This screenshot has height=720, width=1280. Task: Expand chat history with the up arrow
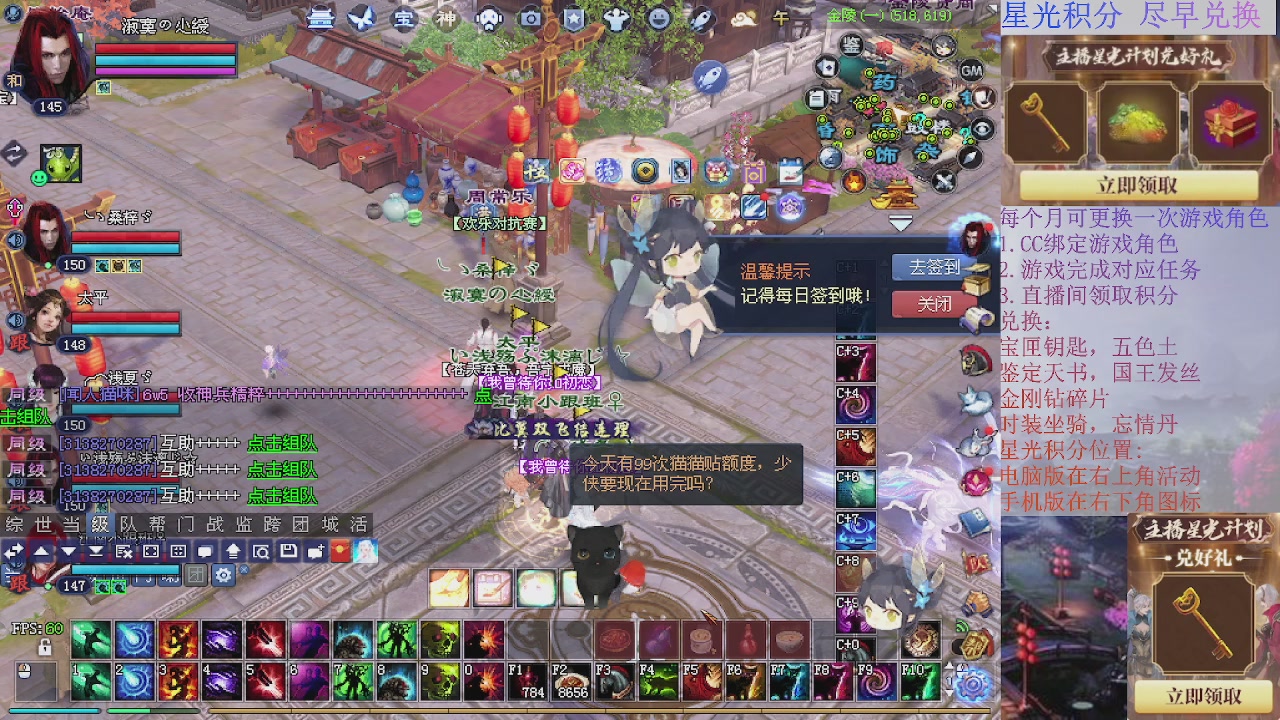pyautogui.click(x=39, y=551)
